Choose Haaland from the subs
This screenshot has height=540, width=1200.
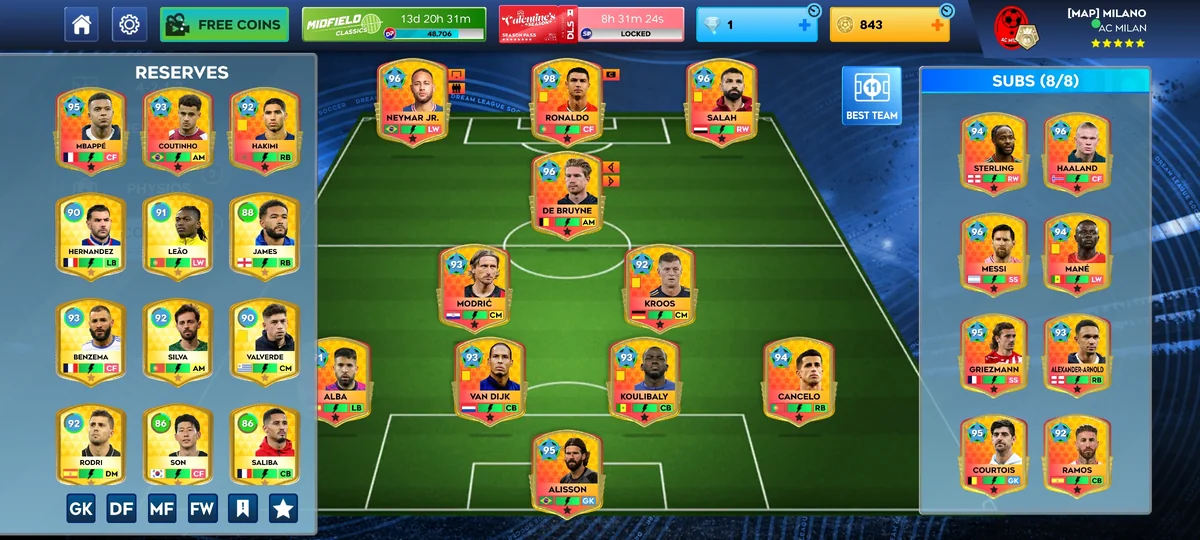click(1076, 154)
